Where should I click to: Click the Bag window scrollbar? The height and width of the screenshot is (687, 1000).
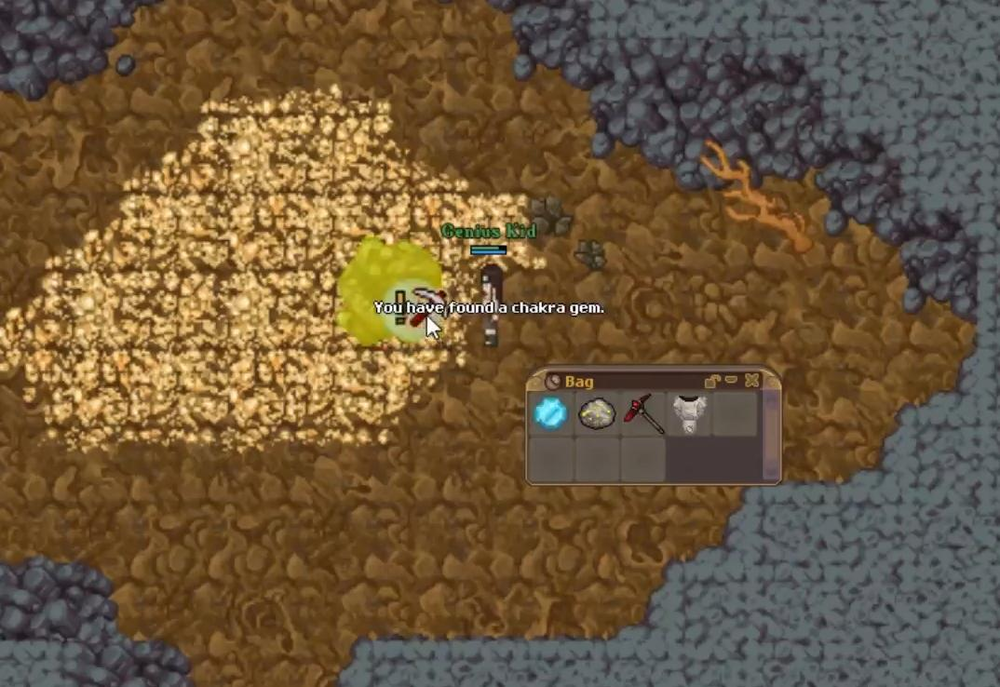771,435
